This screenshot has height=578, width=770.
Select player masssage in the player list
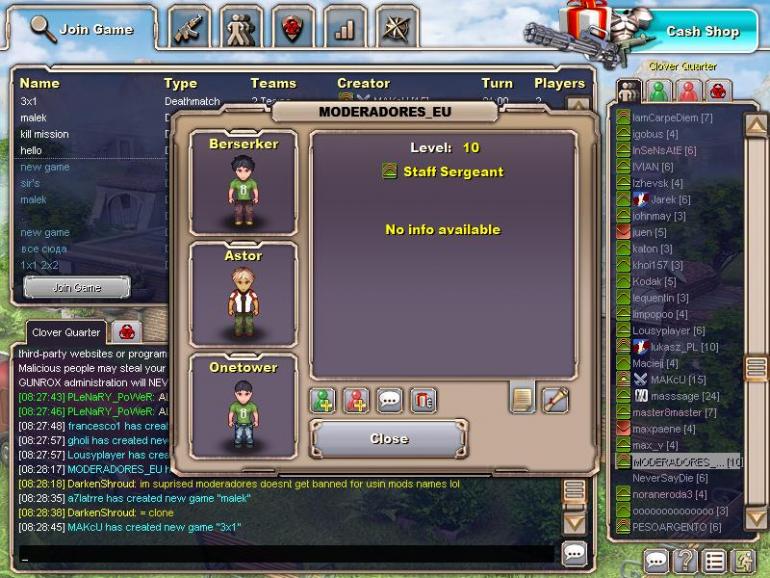pyautogui.click(x=667, y=396)
